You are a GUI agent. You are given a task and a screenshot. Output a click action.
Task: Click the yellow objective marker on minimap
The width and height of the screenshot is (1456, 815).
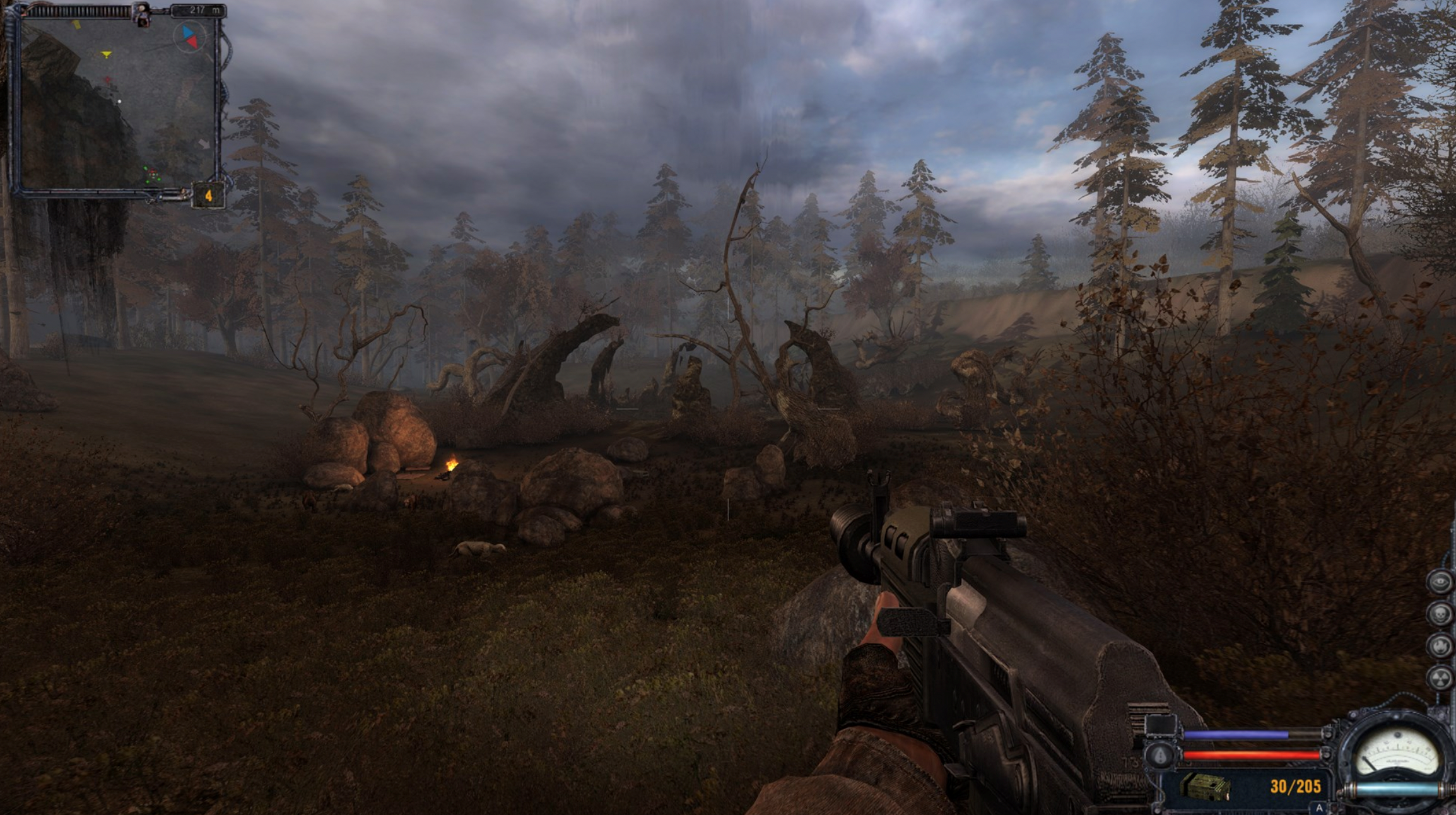point(107,55)
